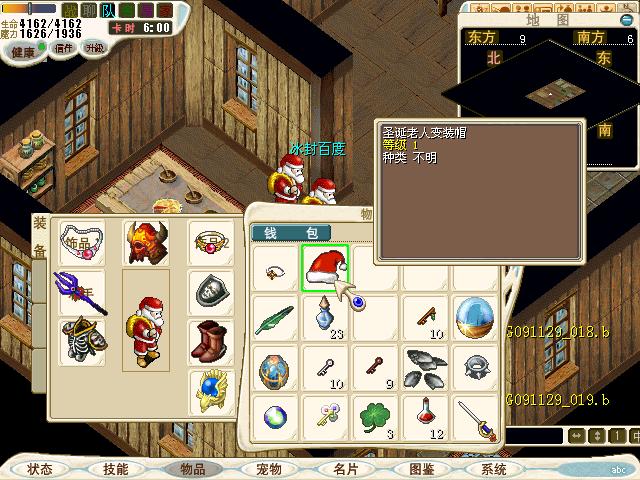Image resolution: width=640 pixels, height=480 pixels.
Task: Choose the sword in the bag
Action: 476,418
